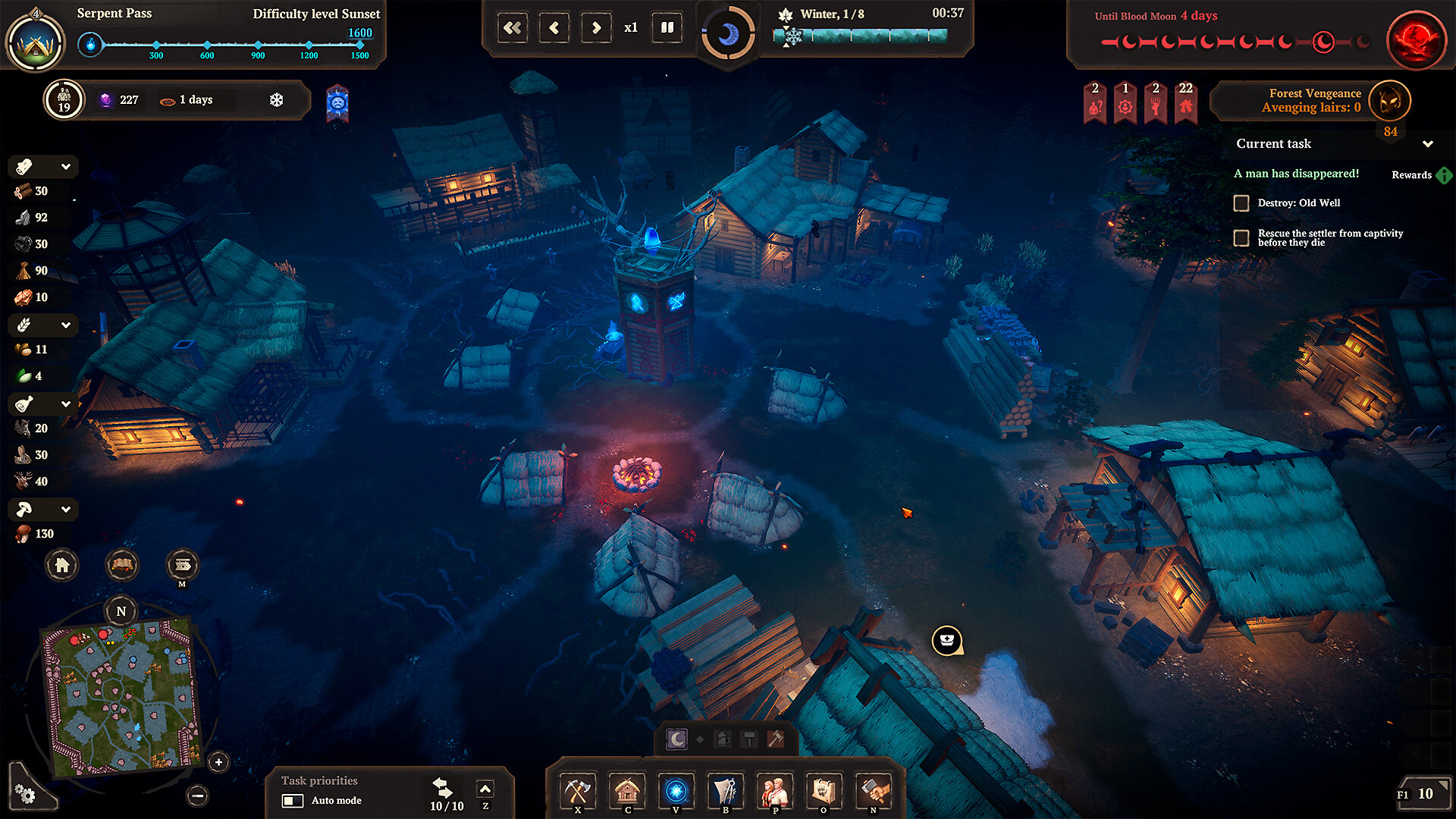Zoom out on the minimap
The height and width of the screenshot is (819, 1456).
(197, 795)
